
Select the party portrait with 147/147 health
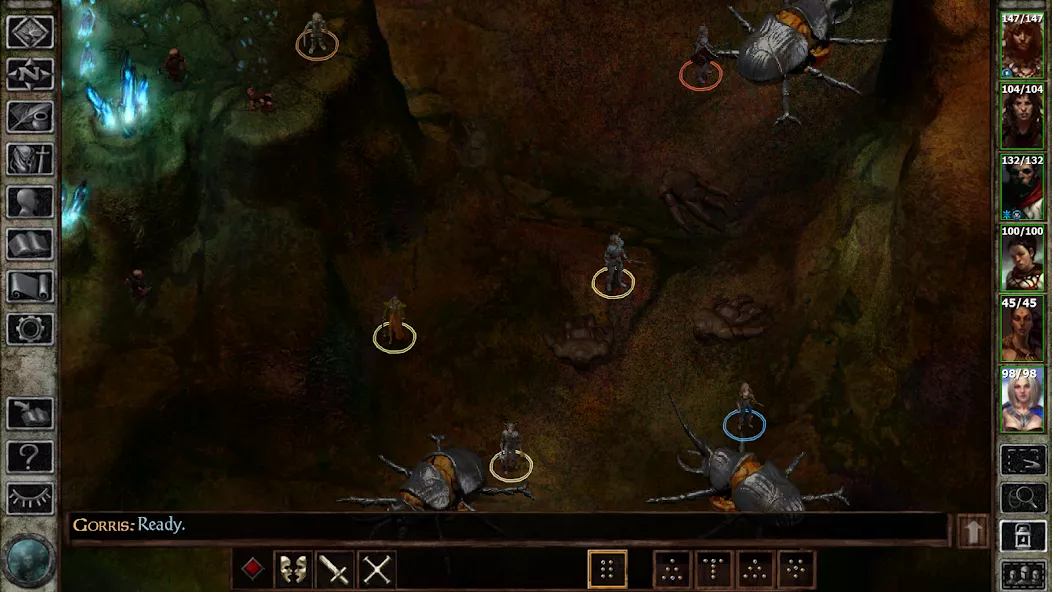click(1022, 45)
